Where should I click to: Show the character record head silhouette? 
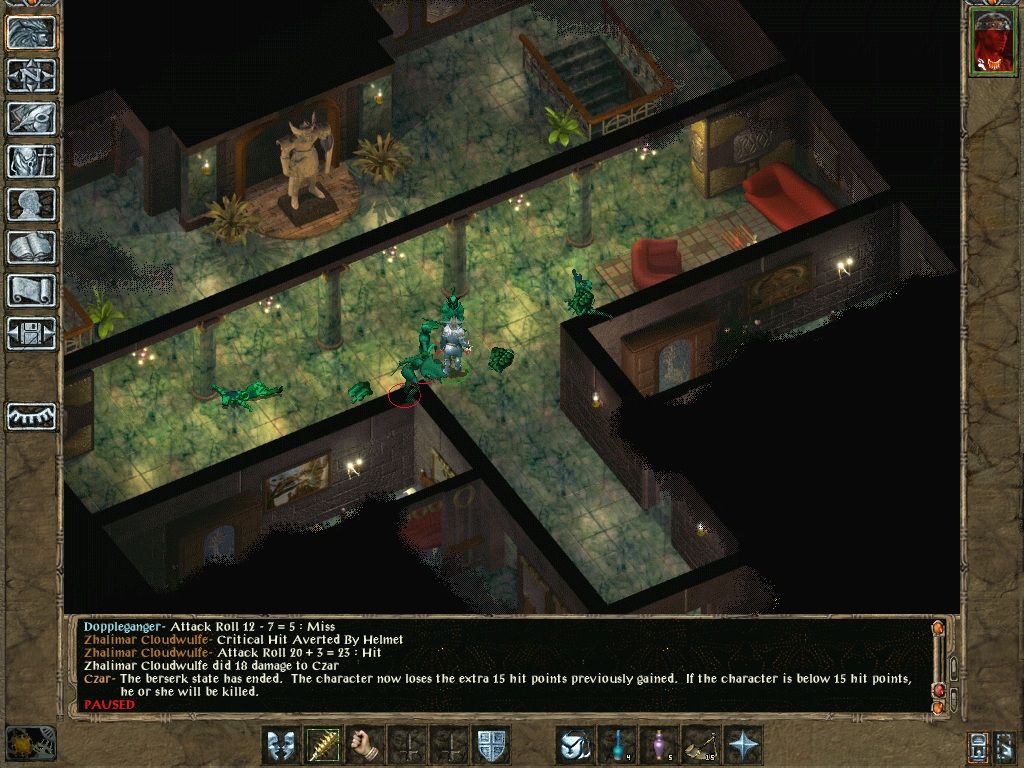31,205
